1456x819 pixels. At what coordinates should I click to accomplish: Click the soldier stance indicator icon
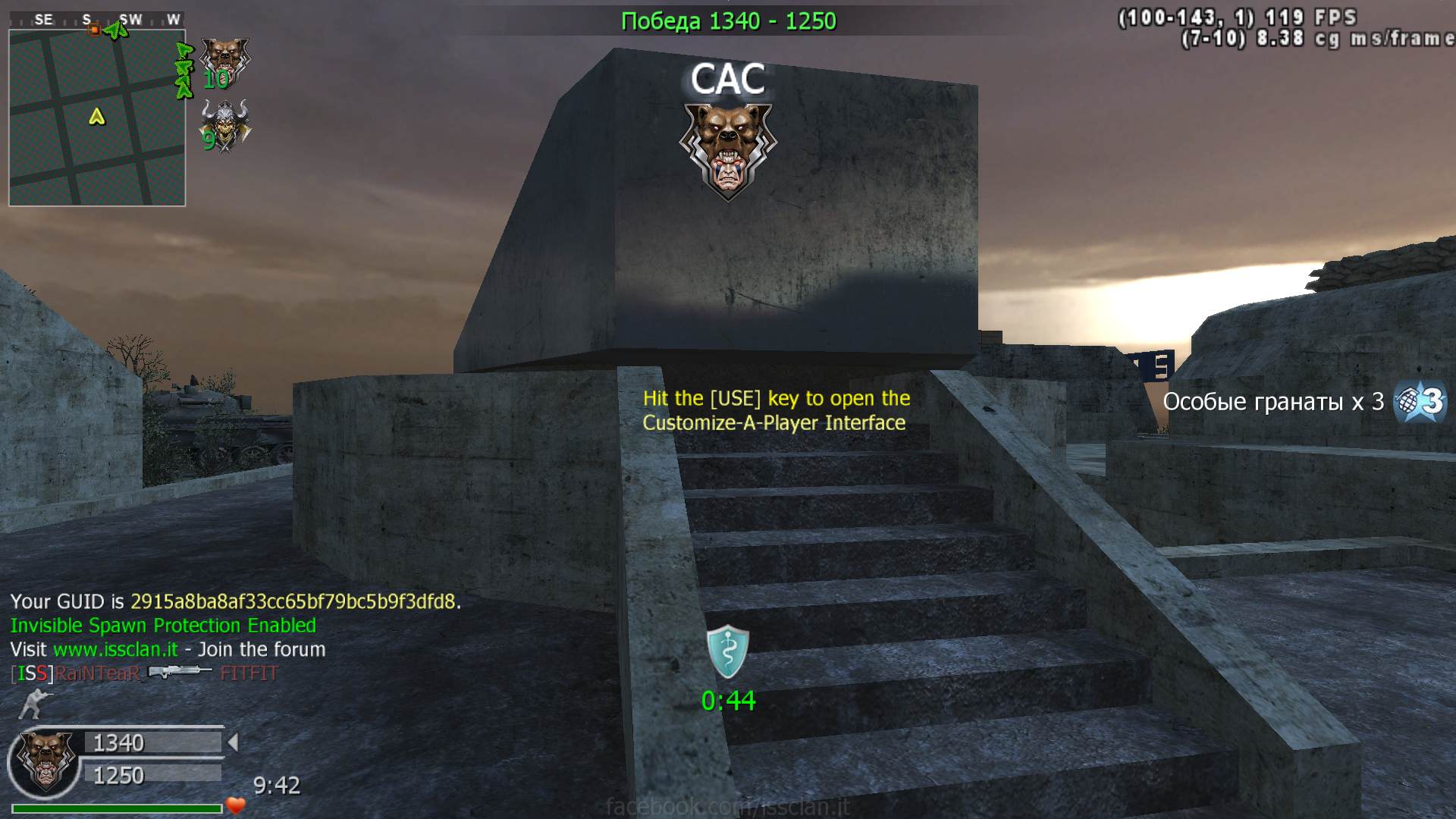pyautogui.click(x=30, y=704)
